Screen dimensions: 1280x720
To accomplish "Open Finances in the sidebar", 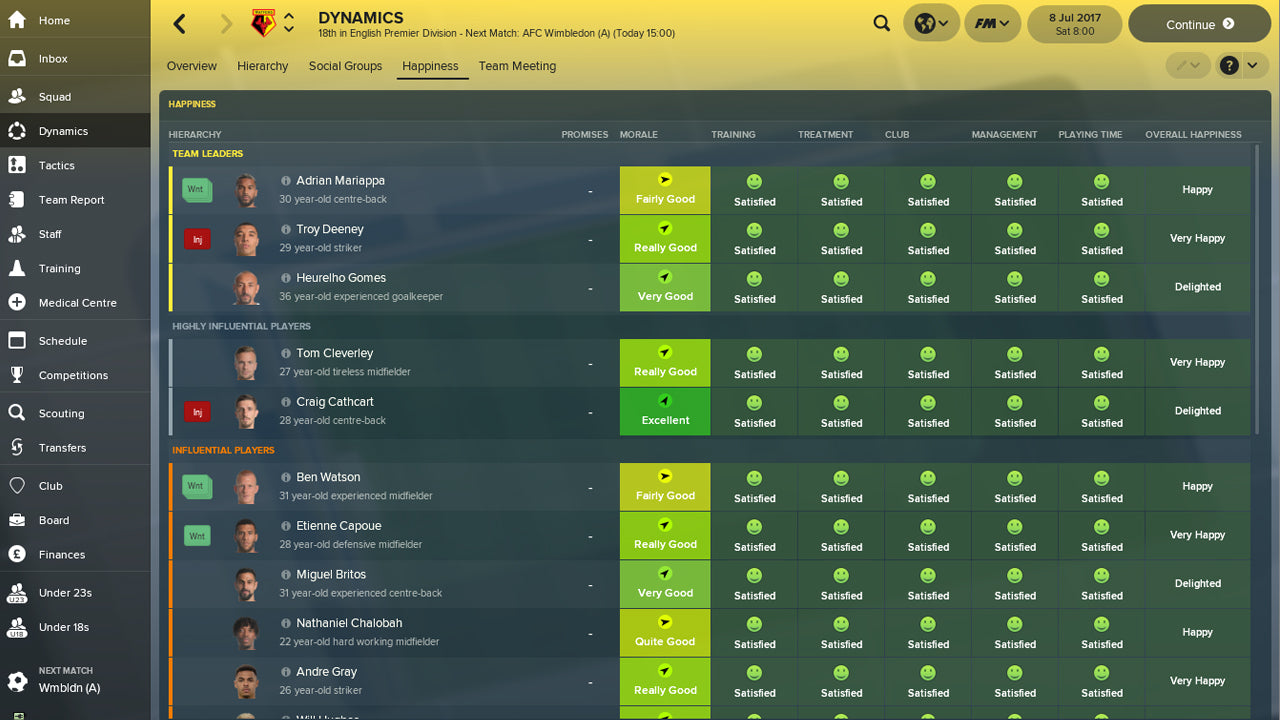I will tap(62, 554).
